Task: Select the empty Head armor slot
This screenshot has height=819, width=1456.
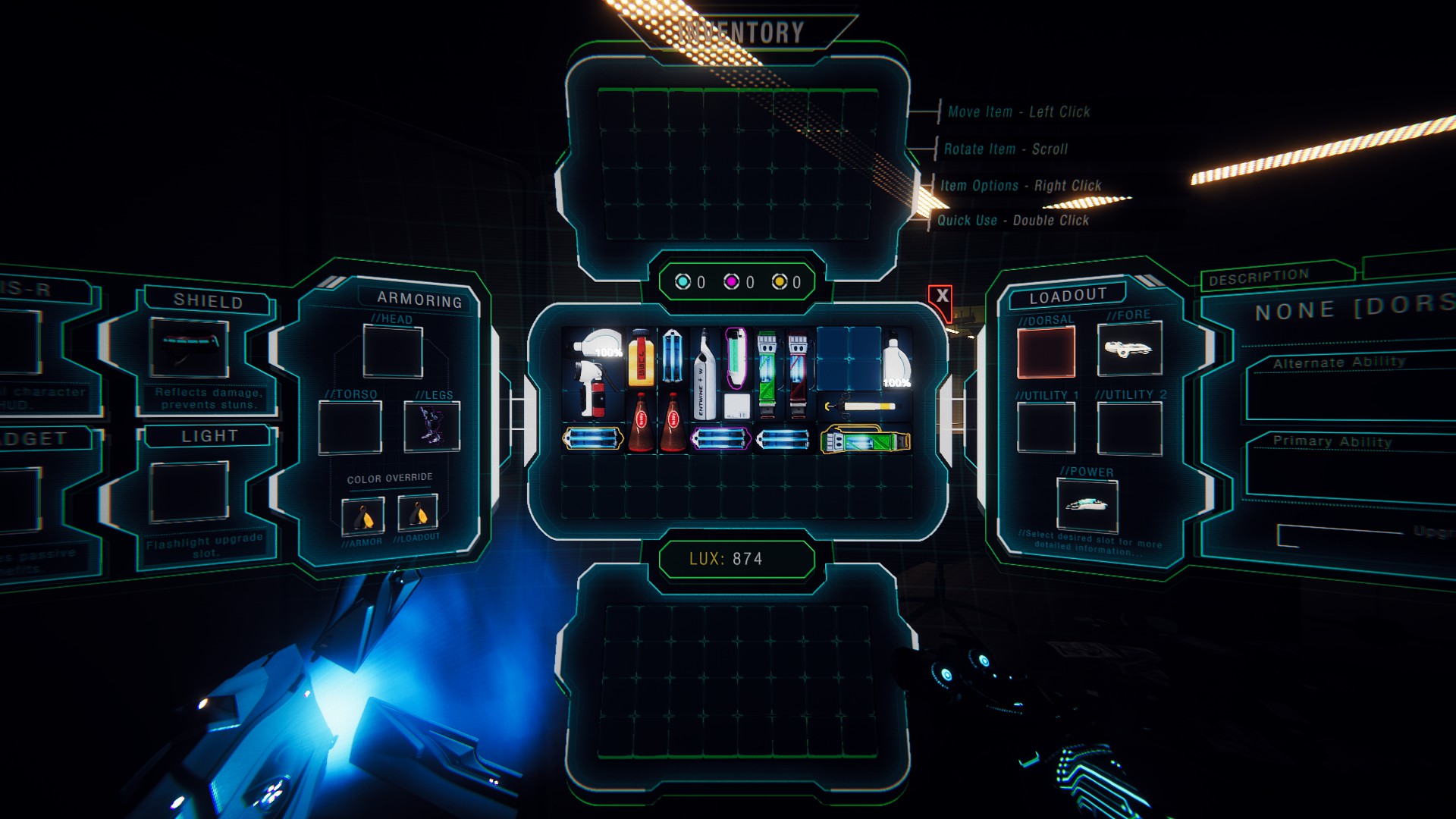Action: 393,351
